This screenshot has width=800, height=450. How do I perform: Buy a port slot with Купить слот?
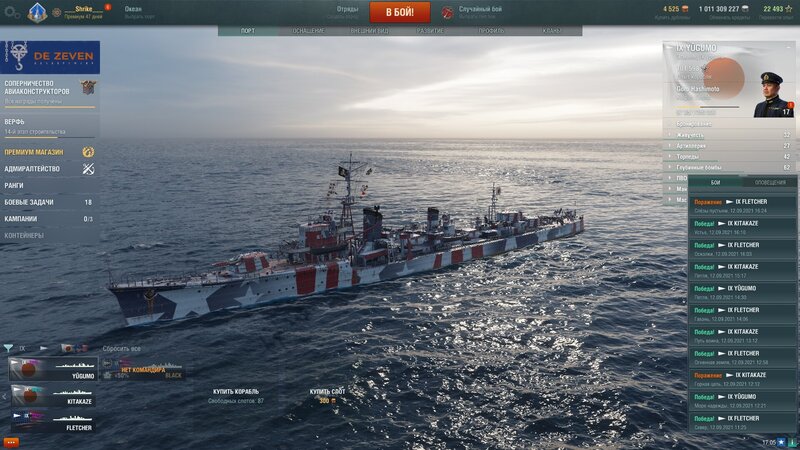(326, 391)
